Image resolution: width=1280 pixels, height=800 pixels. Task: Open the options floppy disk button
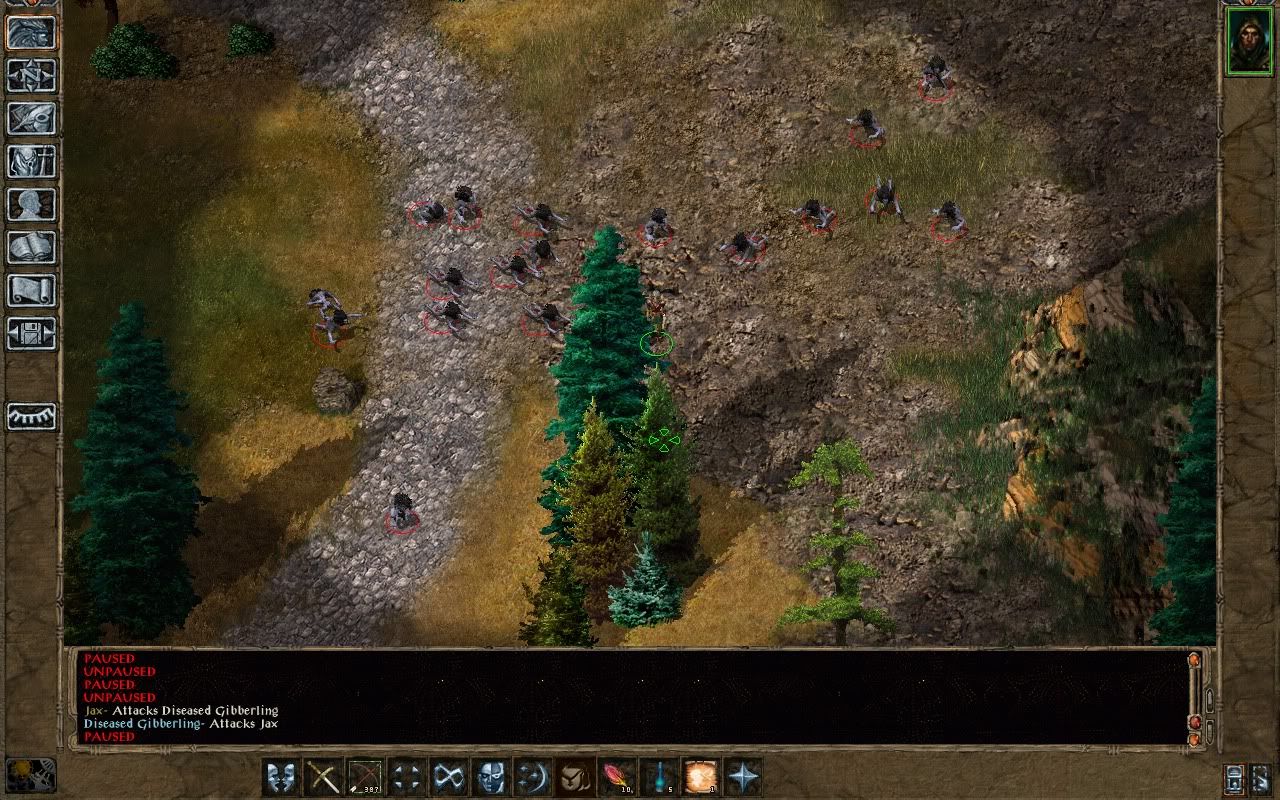[31, 334]
